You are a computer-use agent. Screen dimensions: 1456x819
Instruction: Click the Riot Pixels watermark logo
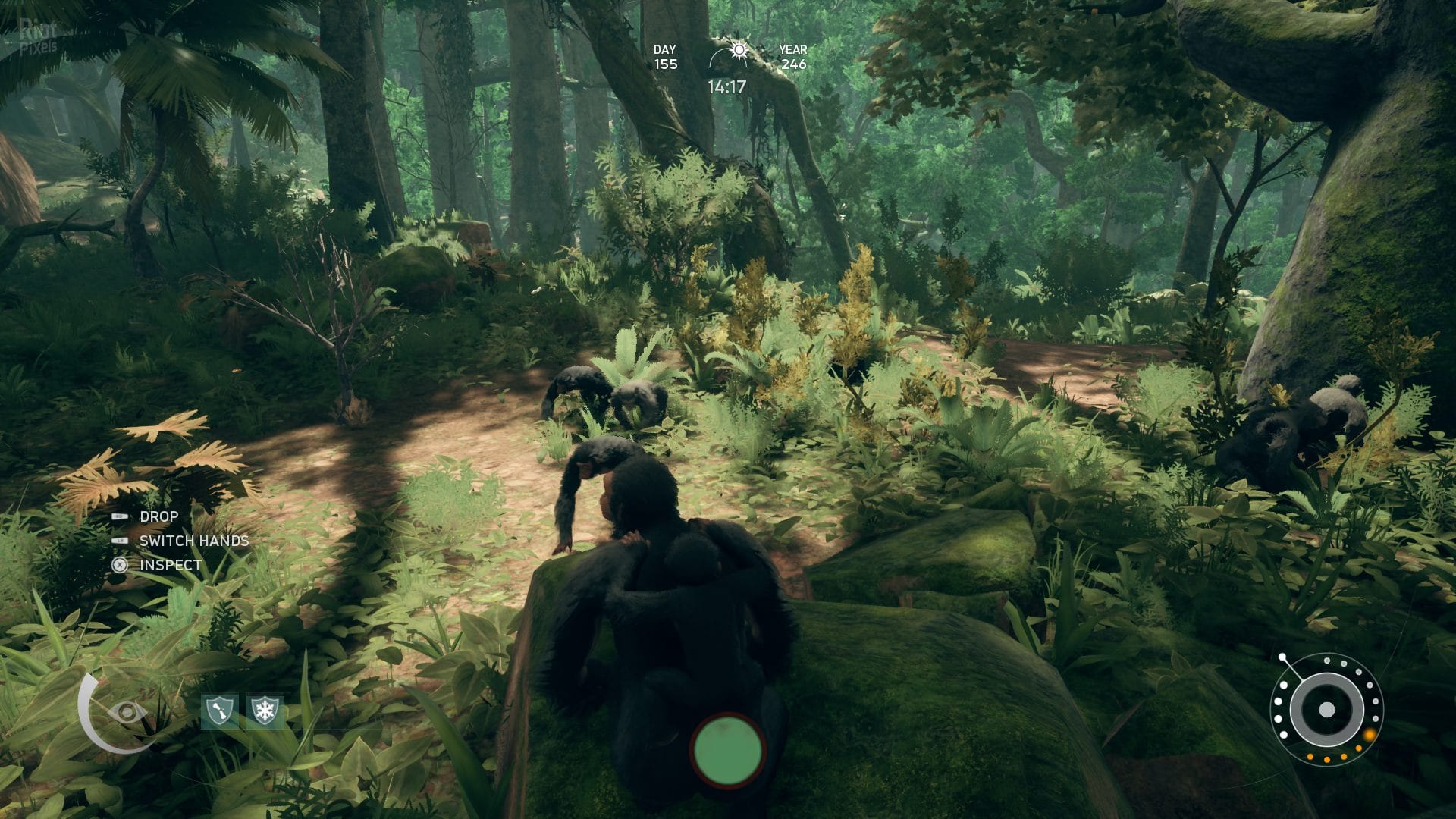[x=37, y=36]
